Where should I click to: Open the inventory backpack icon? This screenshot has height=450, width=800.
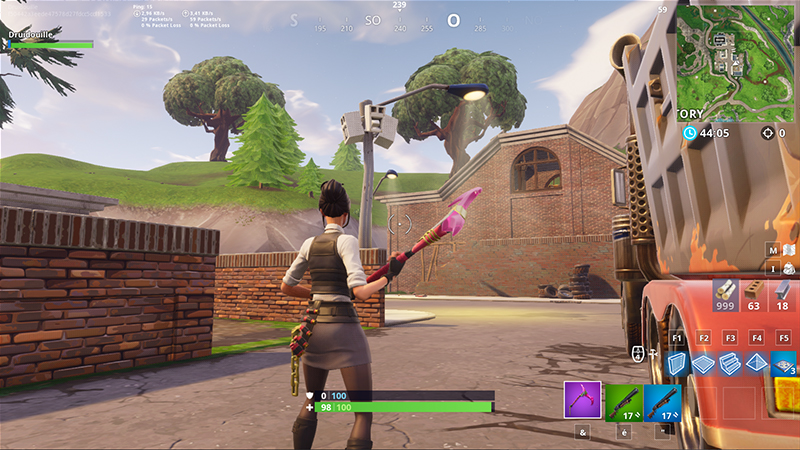[789, 268]
